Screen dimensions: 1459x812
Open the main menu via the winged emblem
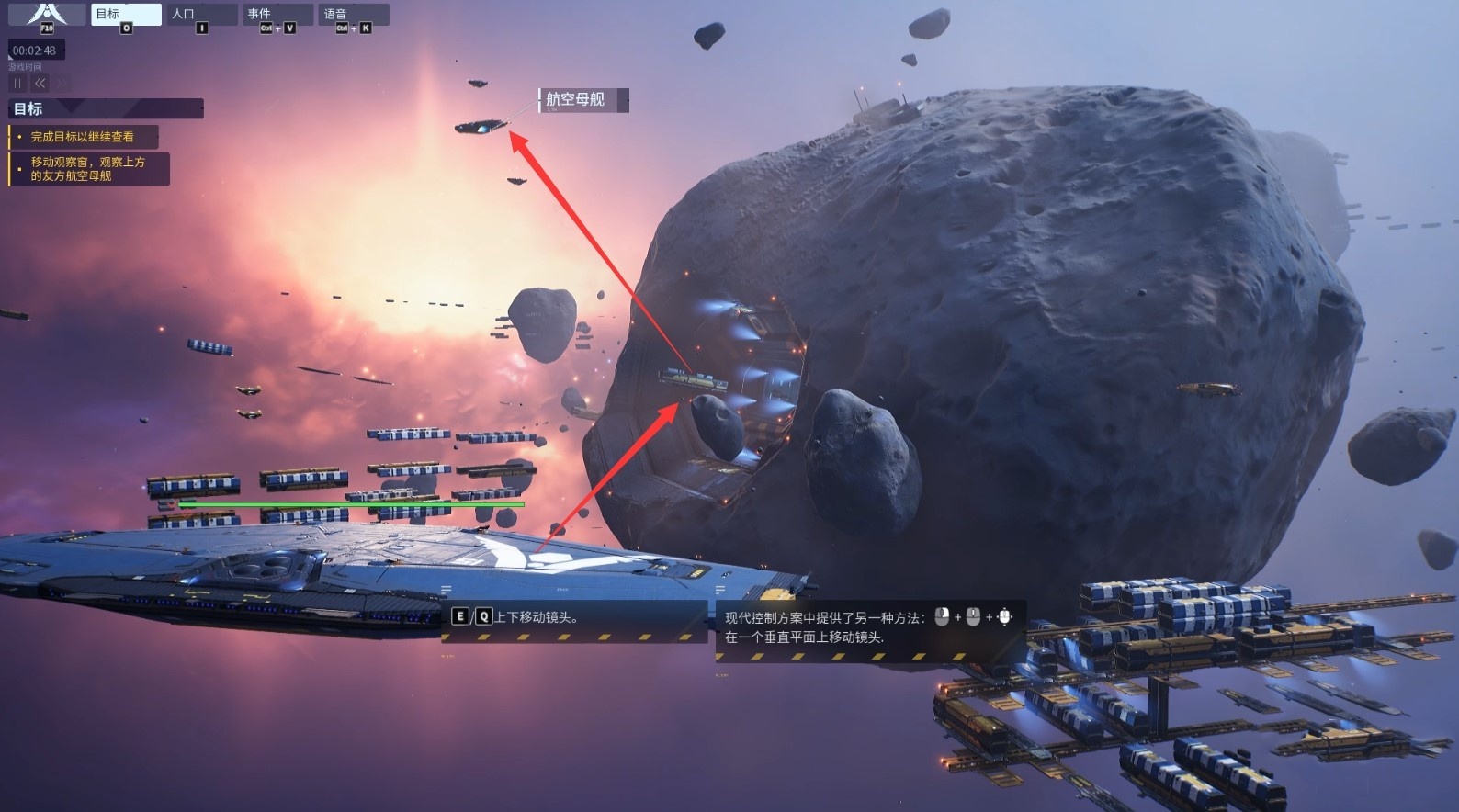pyautogui.click(x=47, y=15)
